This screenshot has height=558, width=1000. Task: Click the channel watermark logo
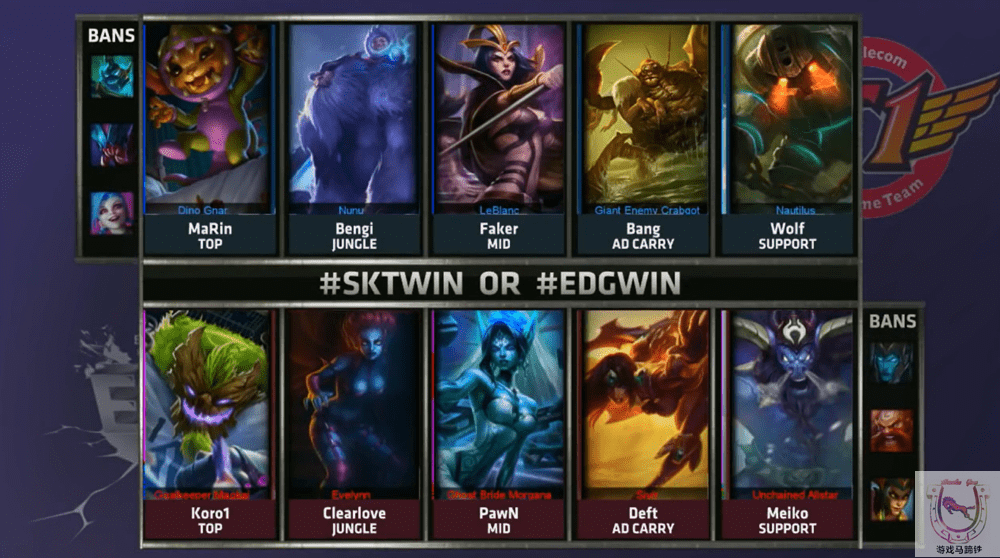coord(955,510)
